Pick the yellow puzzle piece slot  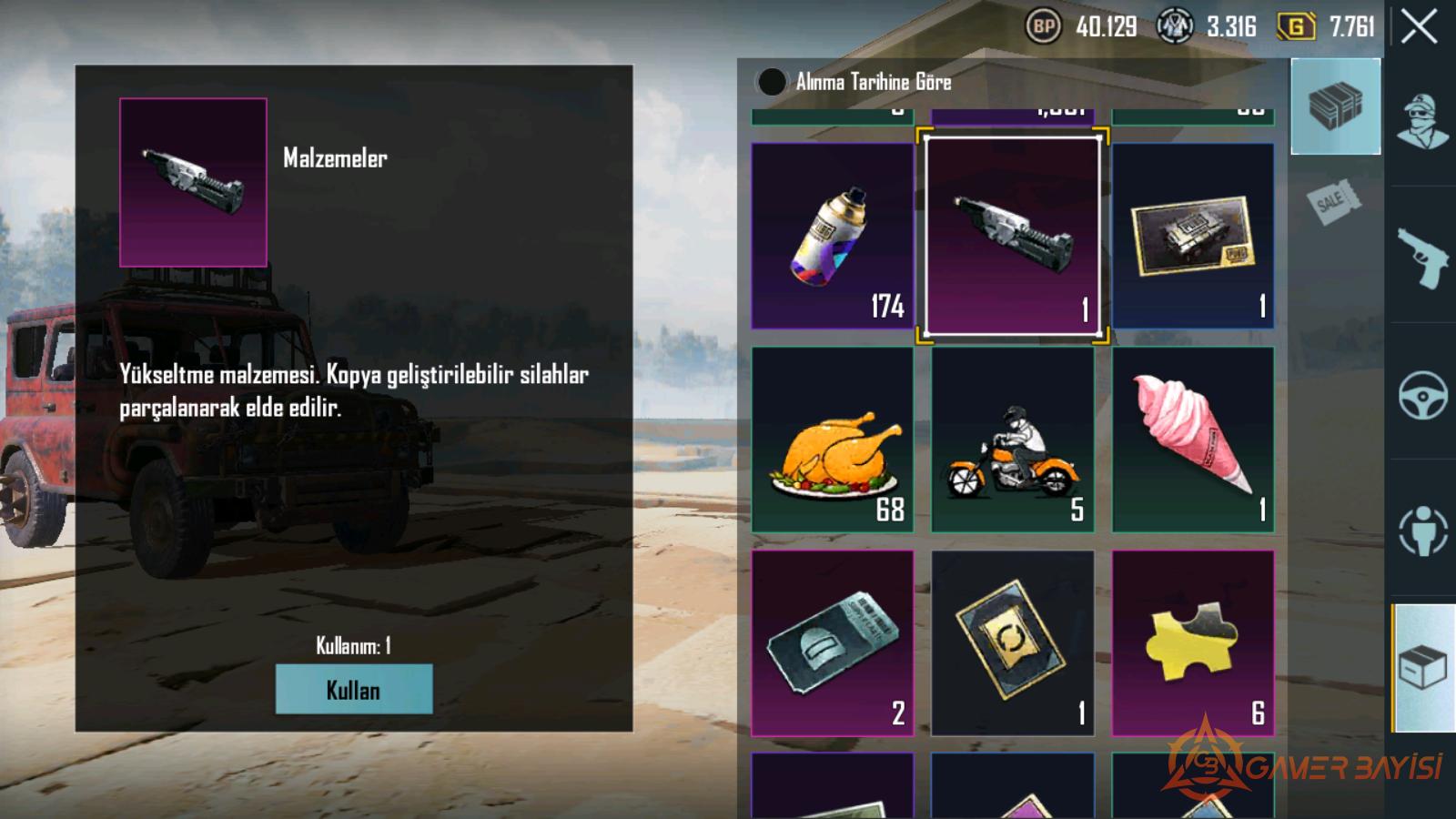click(x=1192, y=642)
